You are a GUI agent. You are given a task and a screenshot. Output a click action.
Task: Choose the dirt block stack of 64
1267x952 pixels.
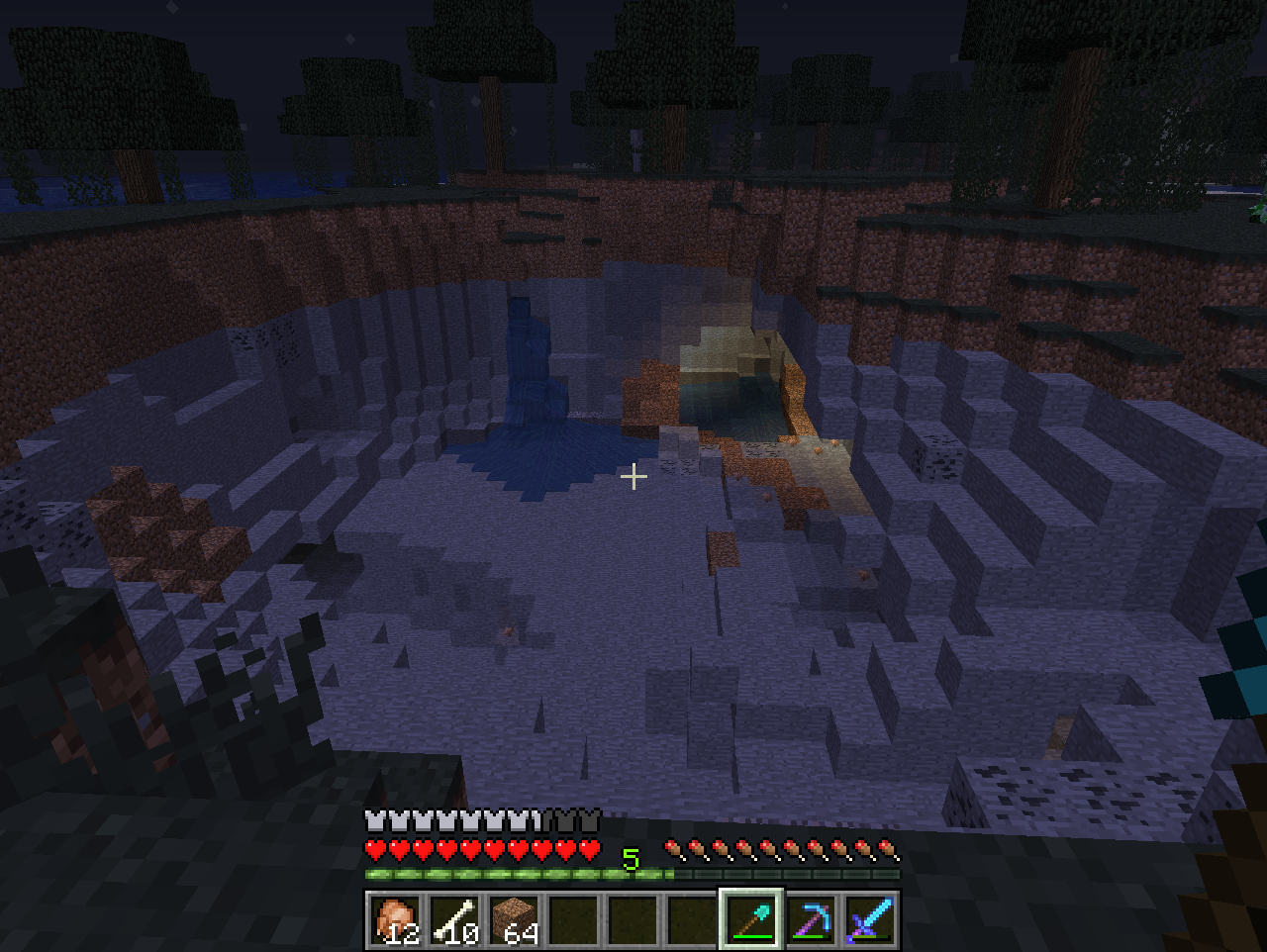coord(515,919)
